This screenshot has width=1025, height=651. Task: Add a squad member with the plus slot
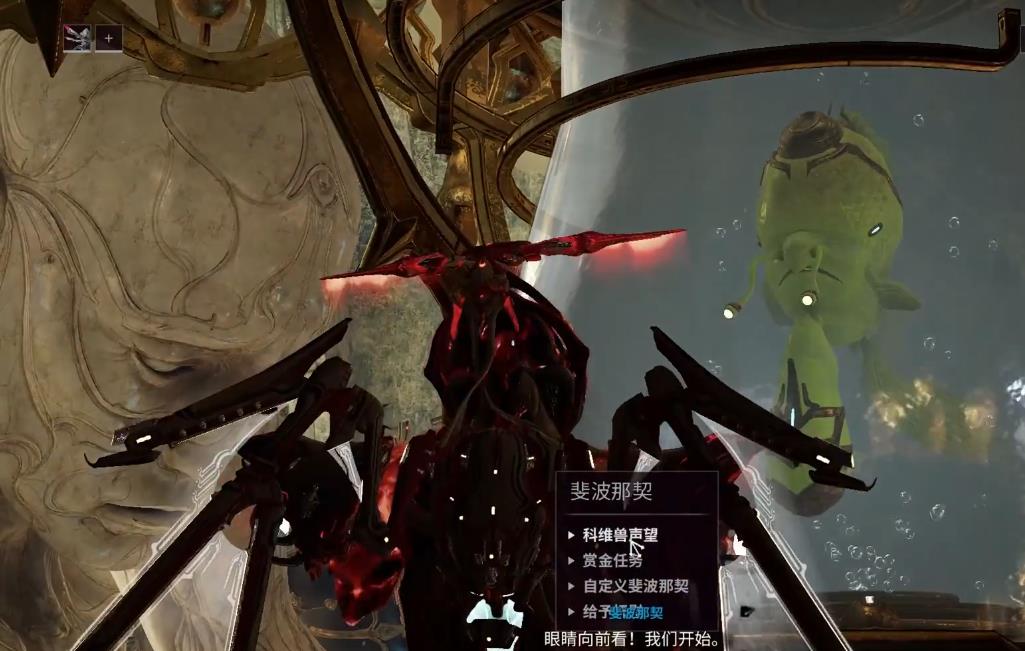coord(109,38)
